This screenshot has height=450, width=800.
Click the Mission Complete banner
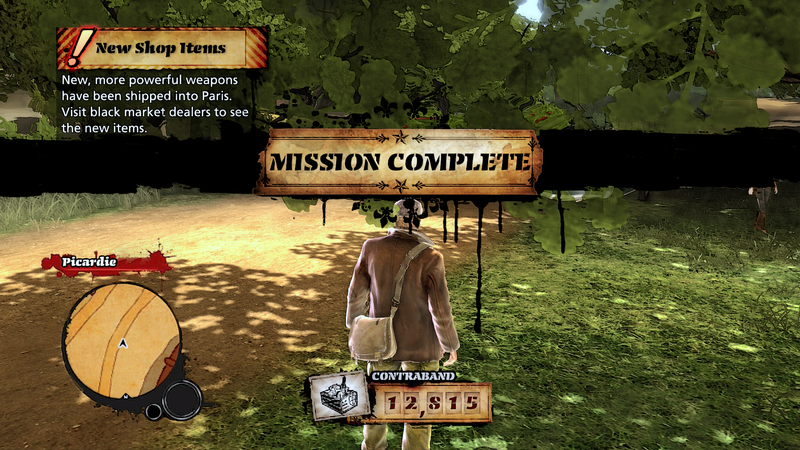400,162
